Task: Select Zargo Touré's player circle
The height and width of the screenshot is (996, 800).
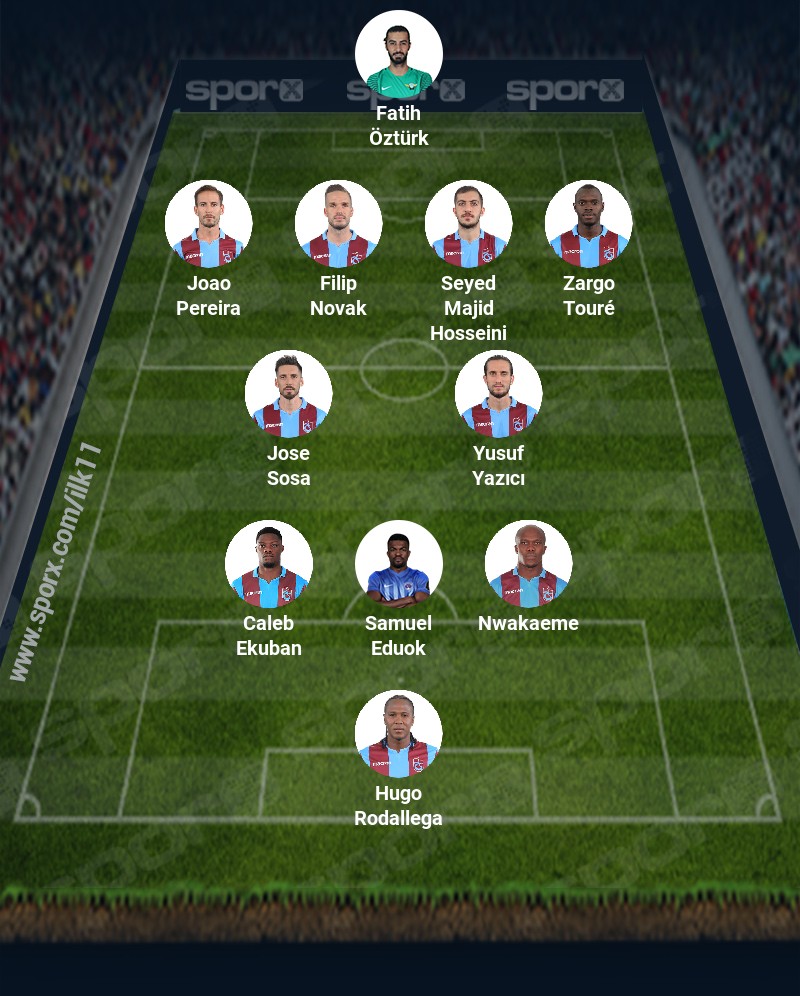Action: pyautogui.click(x=588, y=224)
